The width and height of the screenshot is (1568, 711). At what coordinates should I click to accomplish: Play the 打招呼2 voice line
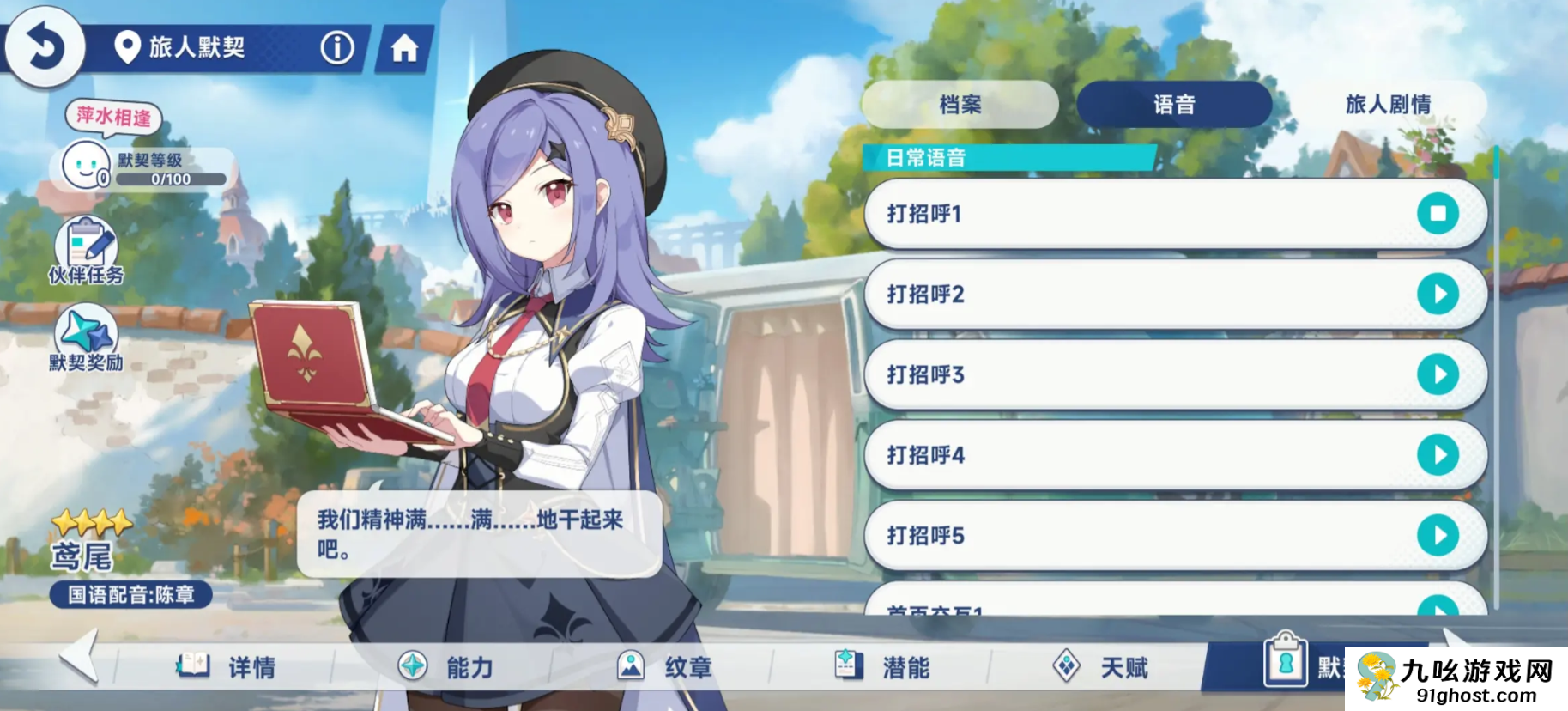pyautogui.click(x=1440, y=295)
